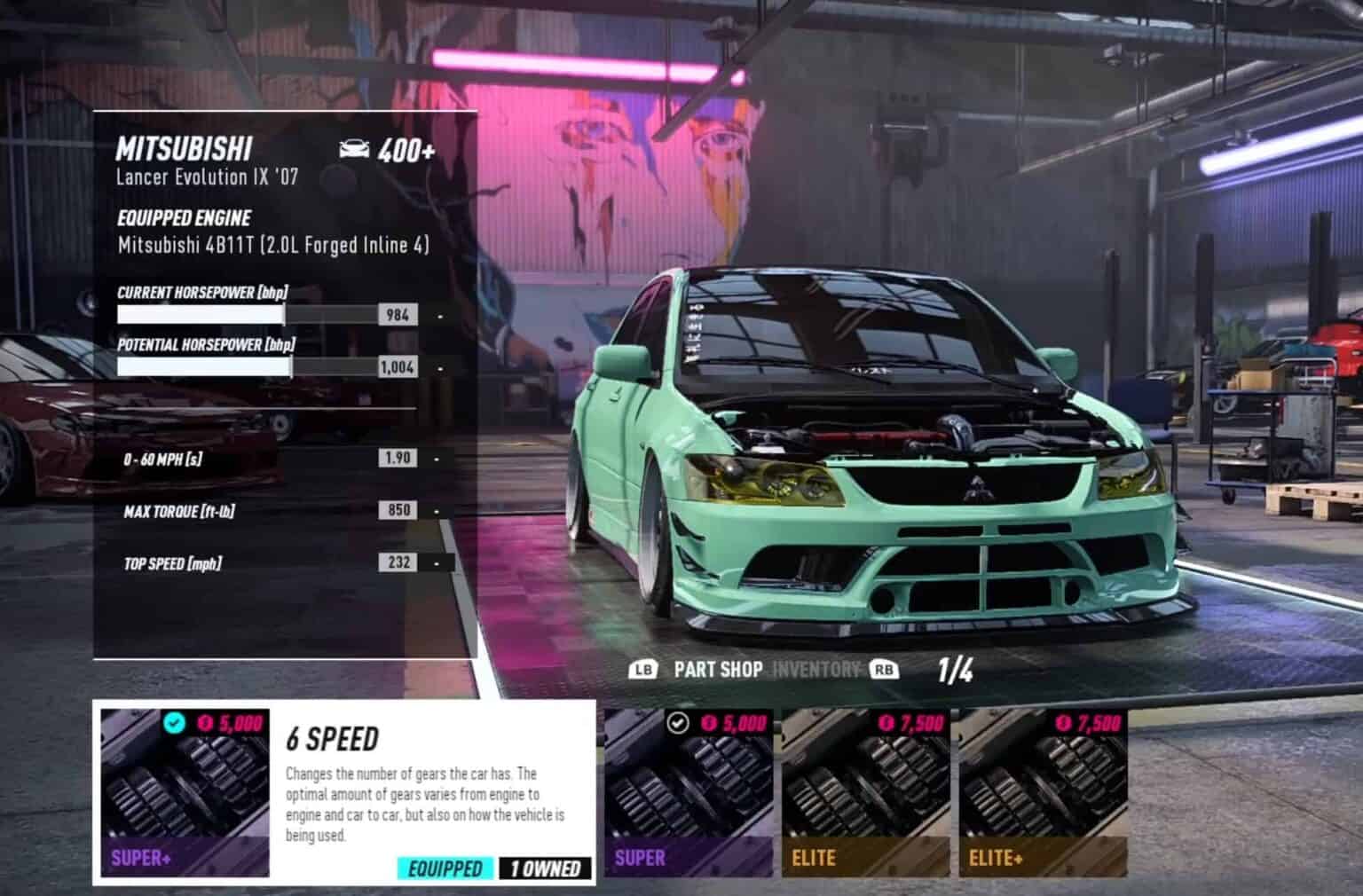Select the equipped Super+ 6 Speed gearbox
Viewport: 1363px width, 896px height.
click(185, 793)
